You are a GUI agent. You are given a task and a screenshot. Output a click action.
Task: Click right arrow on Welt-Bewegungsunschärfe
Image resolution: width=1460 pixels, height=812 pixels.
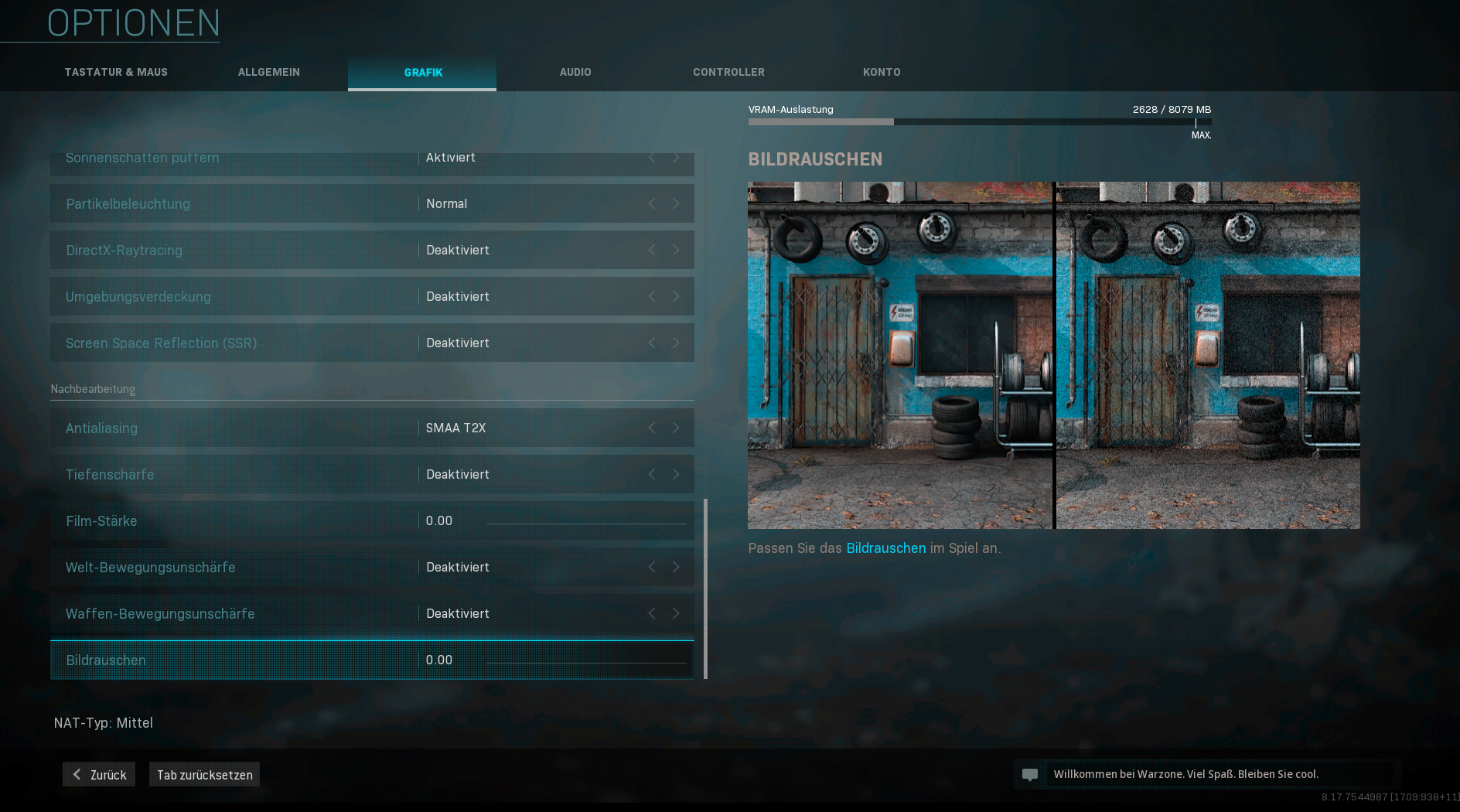pyautogui.click(x=676, y=567)
